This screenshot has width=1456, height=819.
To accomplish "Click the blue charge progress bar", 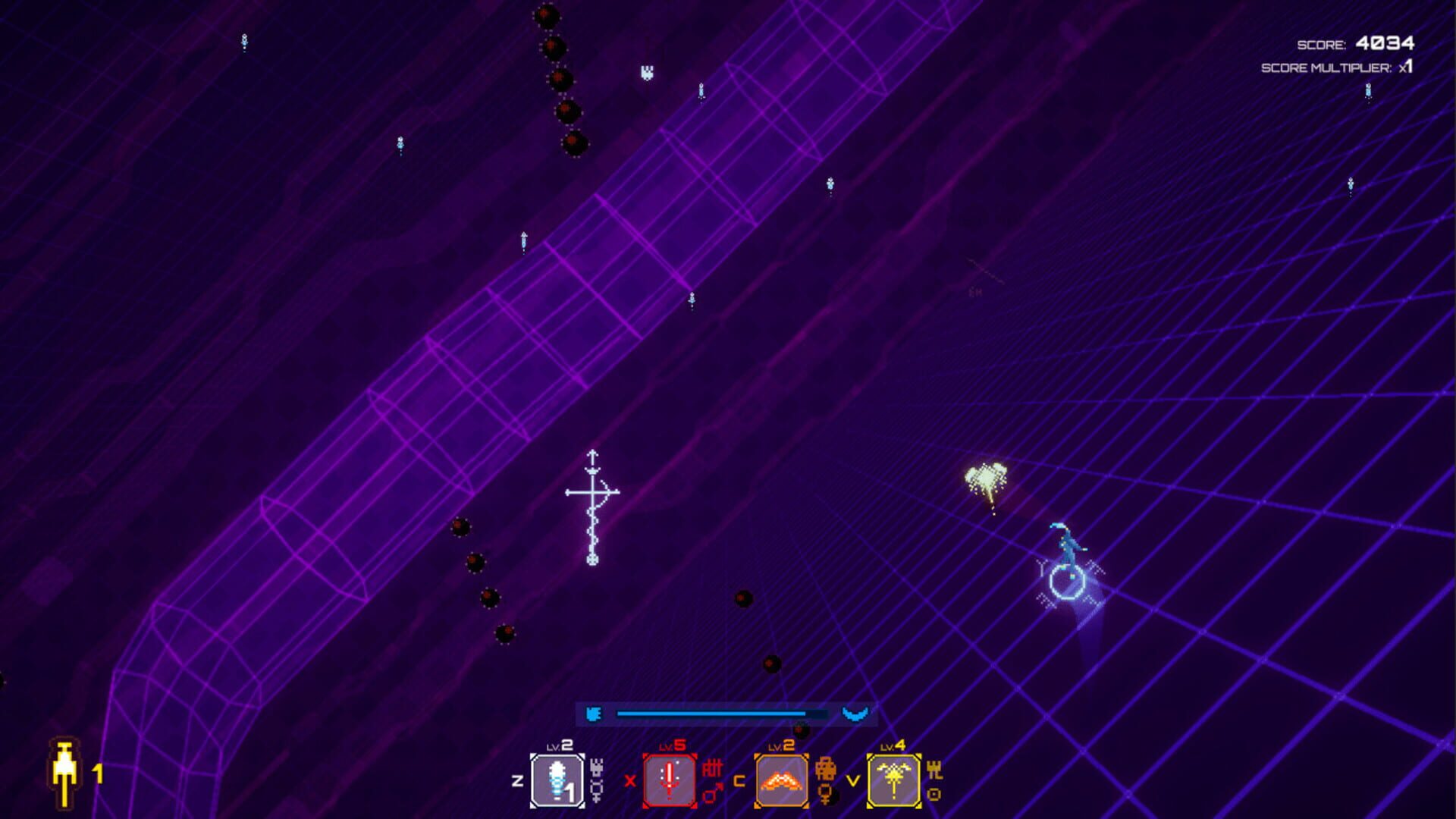I will [x=713, y=714].
